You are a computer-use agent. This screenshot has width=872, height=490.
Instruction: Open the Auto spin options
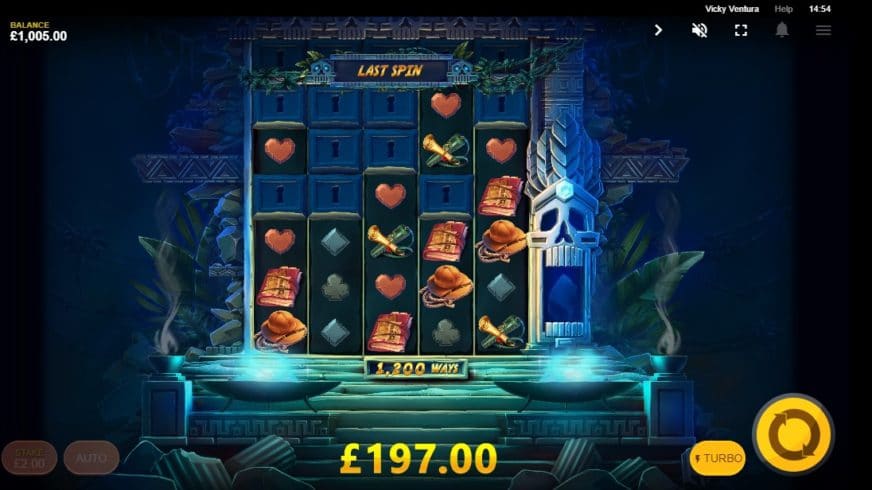click(91, 458)
